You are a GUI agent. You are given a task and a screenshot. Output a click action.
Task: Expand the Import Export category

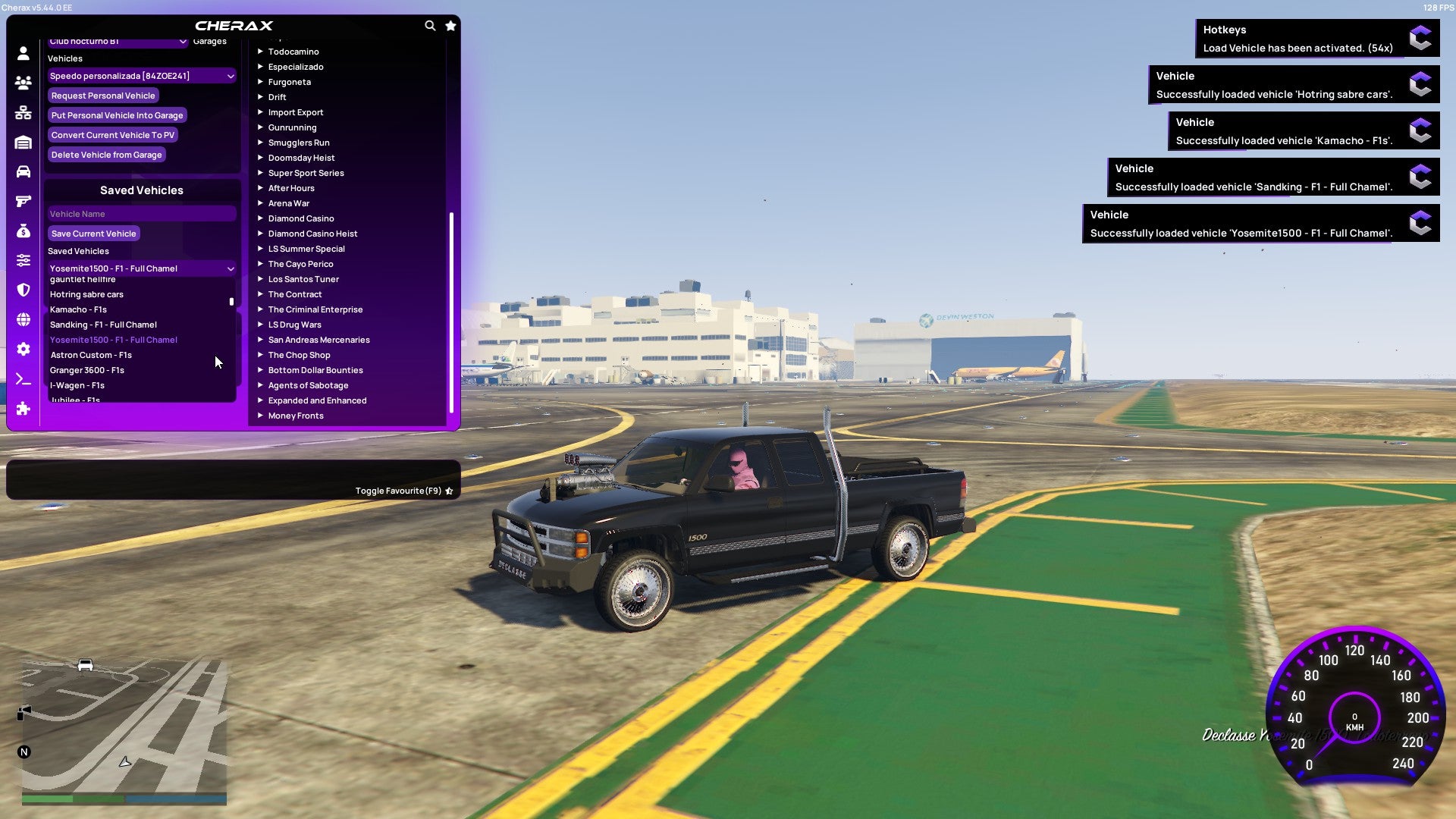[x=296, y=112]
